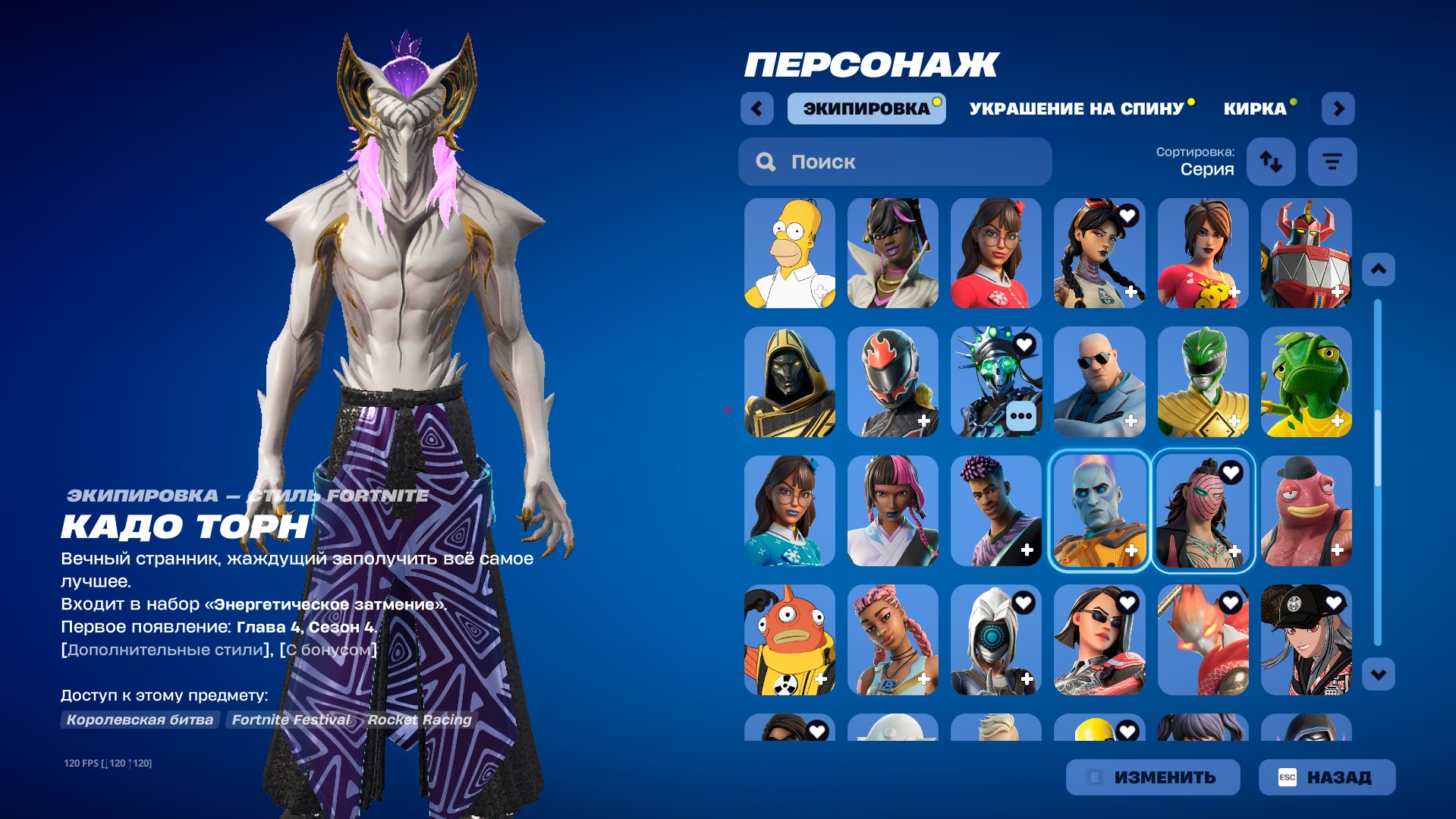The width and height of the screenshot is (1456, 819).
Task: Unfavorite the heart on the green skull skin
Action: (x=1026, y=345)
